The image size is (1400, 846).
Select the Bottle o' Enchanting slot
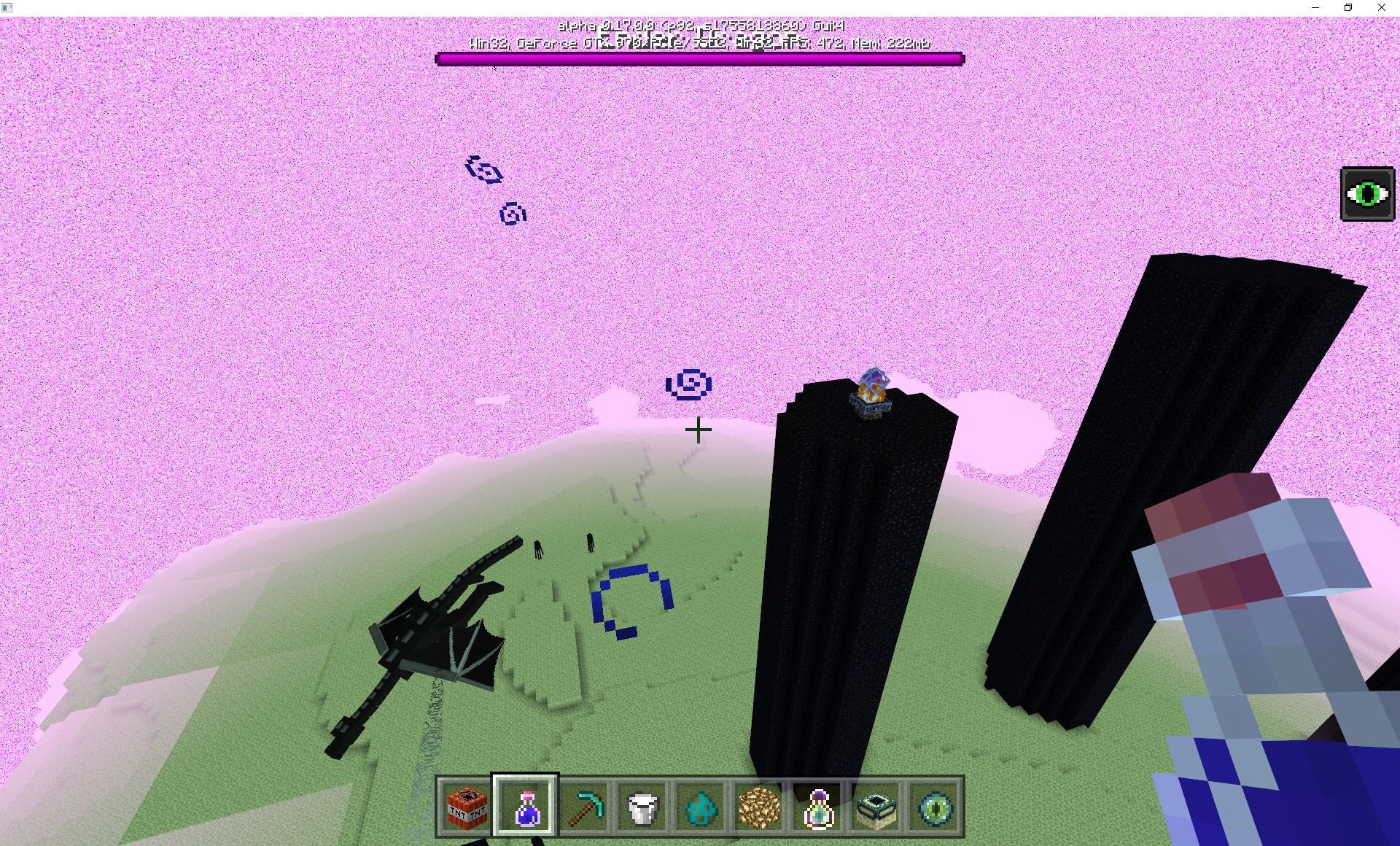coord(817,806)
